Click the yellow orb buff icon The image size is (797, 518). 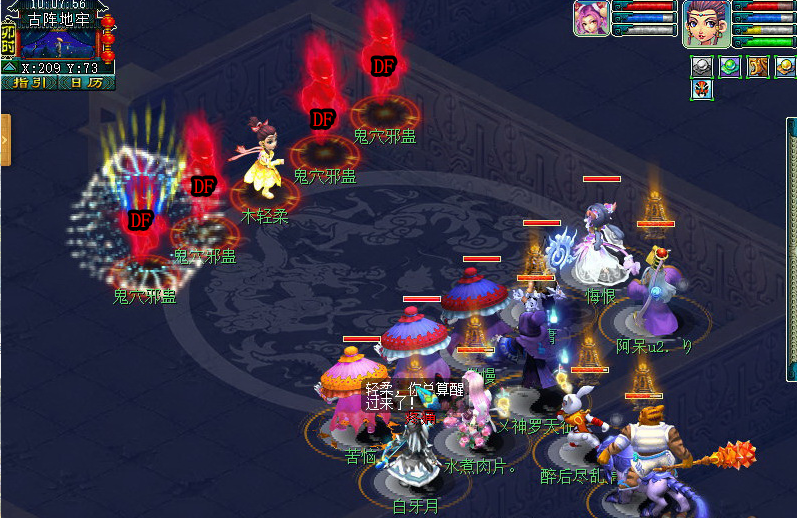pos(785,66)
